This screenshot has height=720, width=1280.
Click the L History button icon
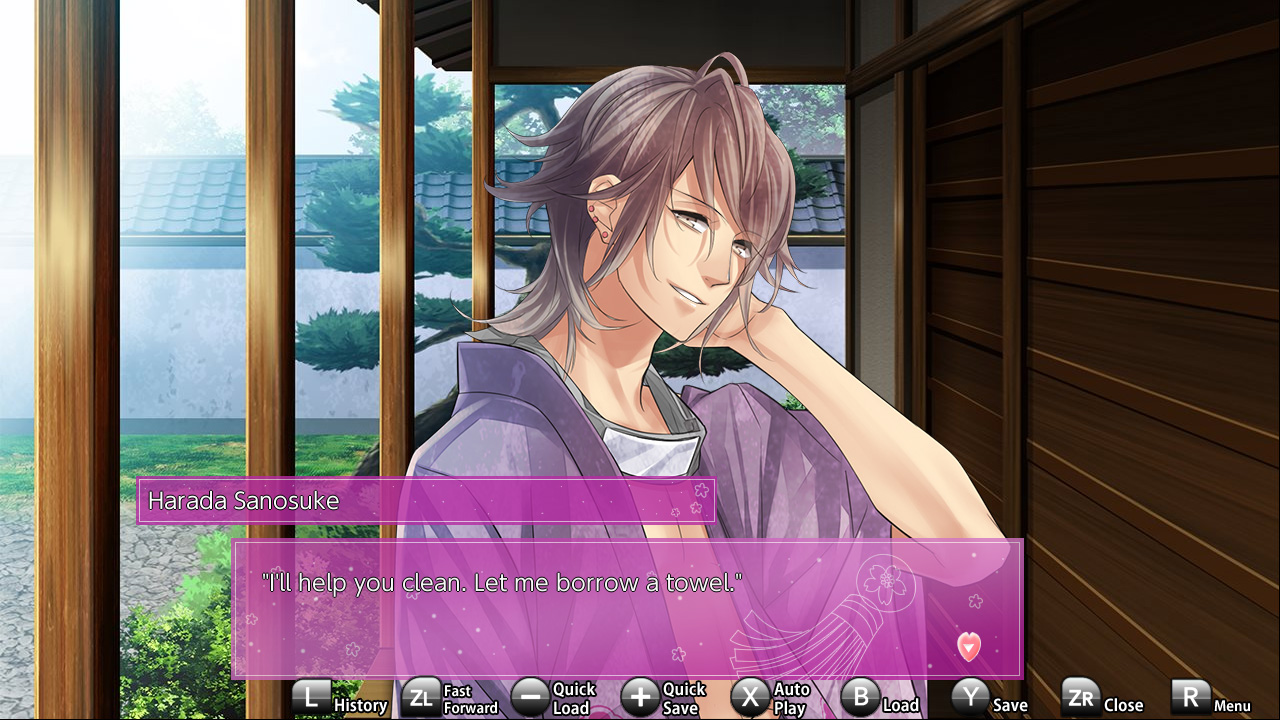click(311, 695)
